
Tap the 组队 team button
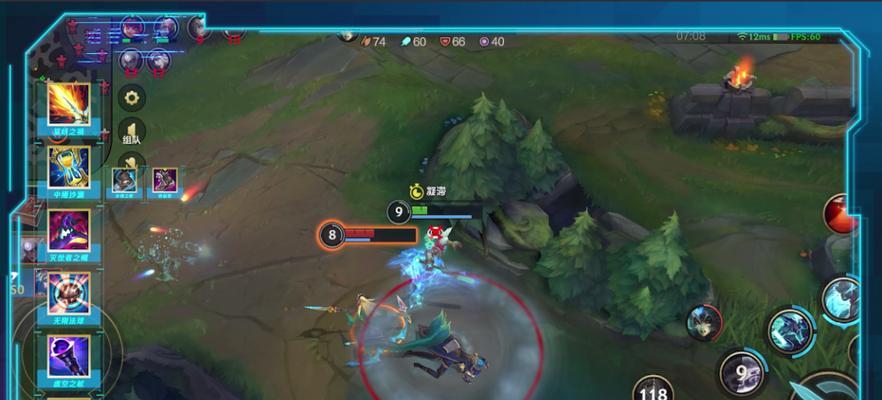click(132, 134)
